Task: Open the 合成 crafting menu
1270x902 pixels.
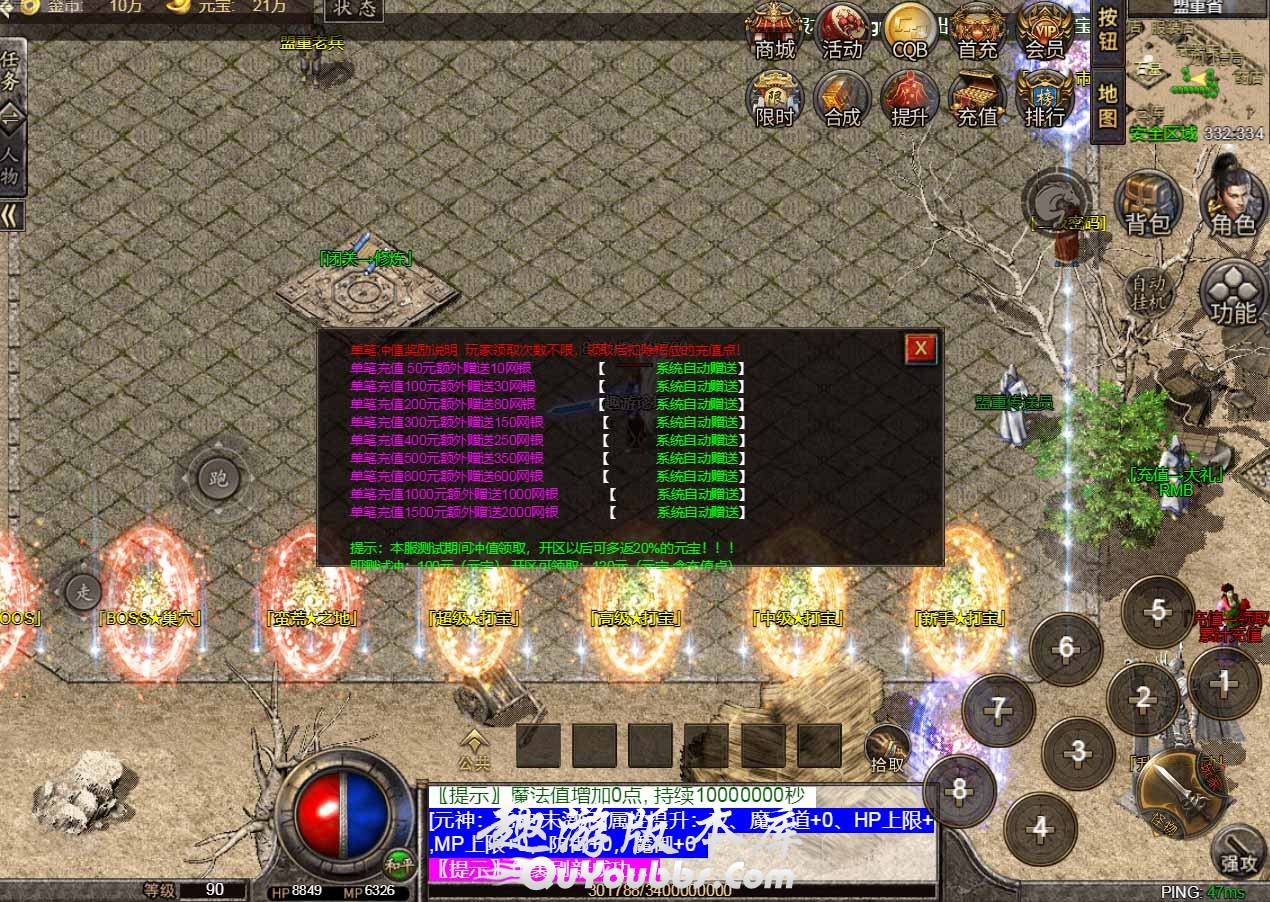Action: [x=842, y=98]
